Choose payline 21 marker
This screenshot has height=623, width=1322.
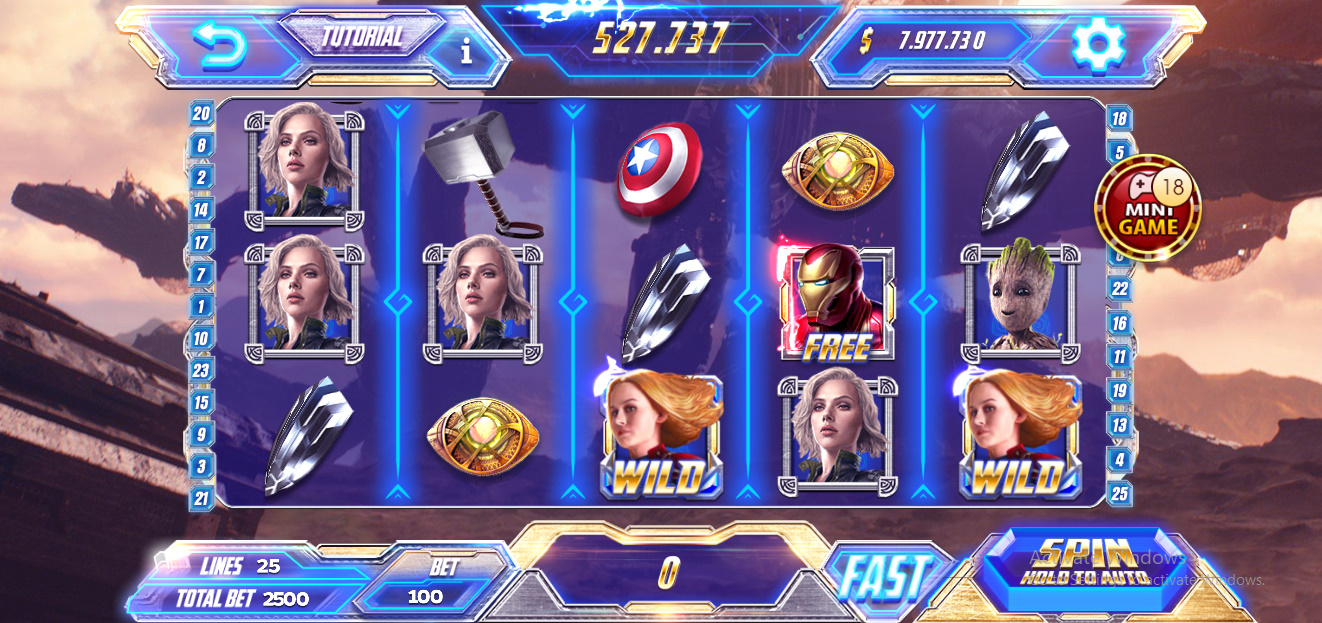201,497
